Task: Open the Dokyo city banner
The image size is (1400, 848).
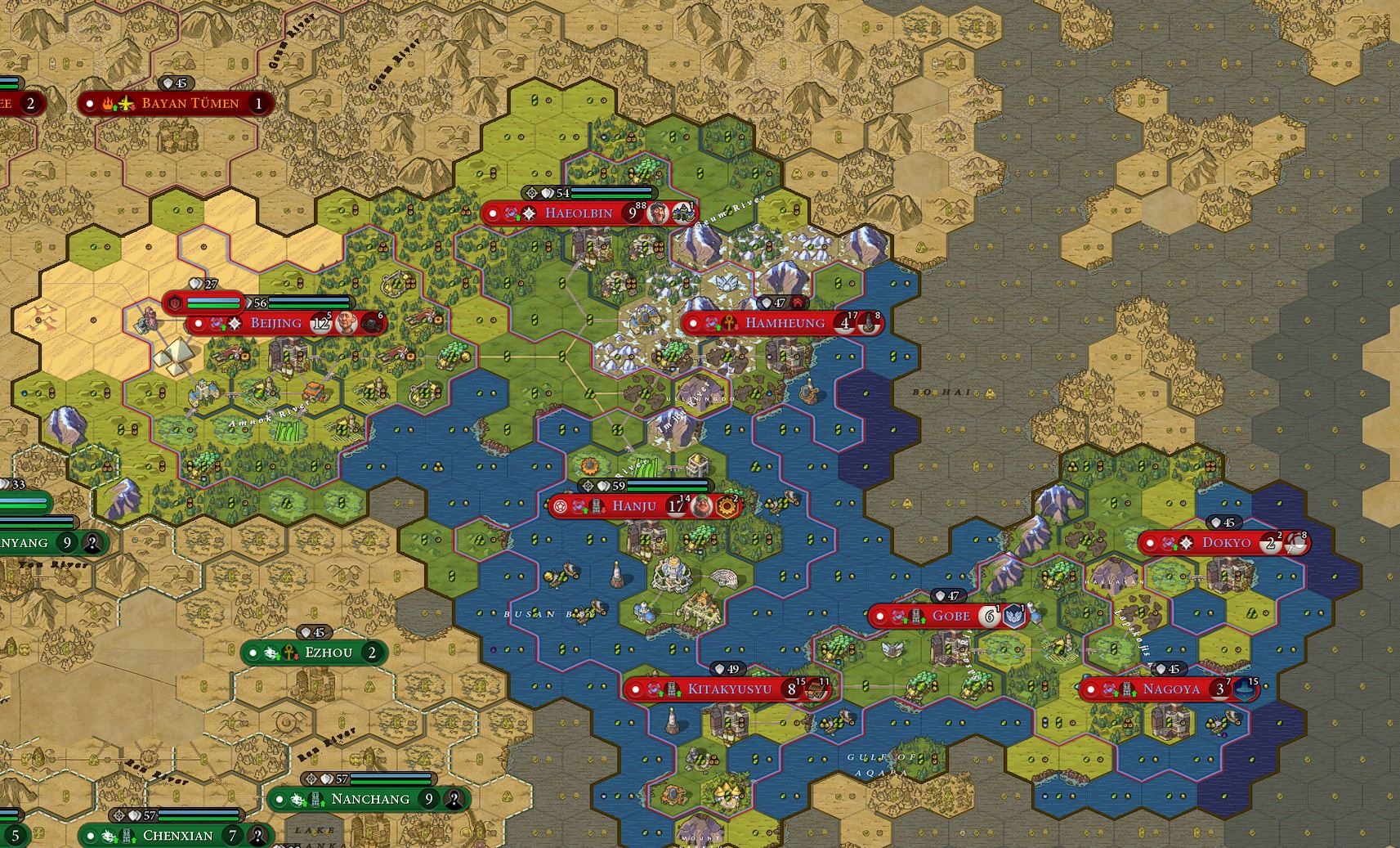Action: [1226, 542]
